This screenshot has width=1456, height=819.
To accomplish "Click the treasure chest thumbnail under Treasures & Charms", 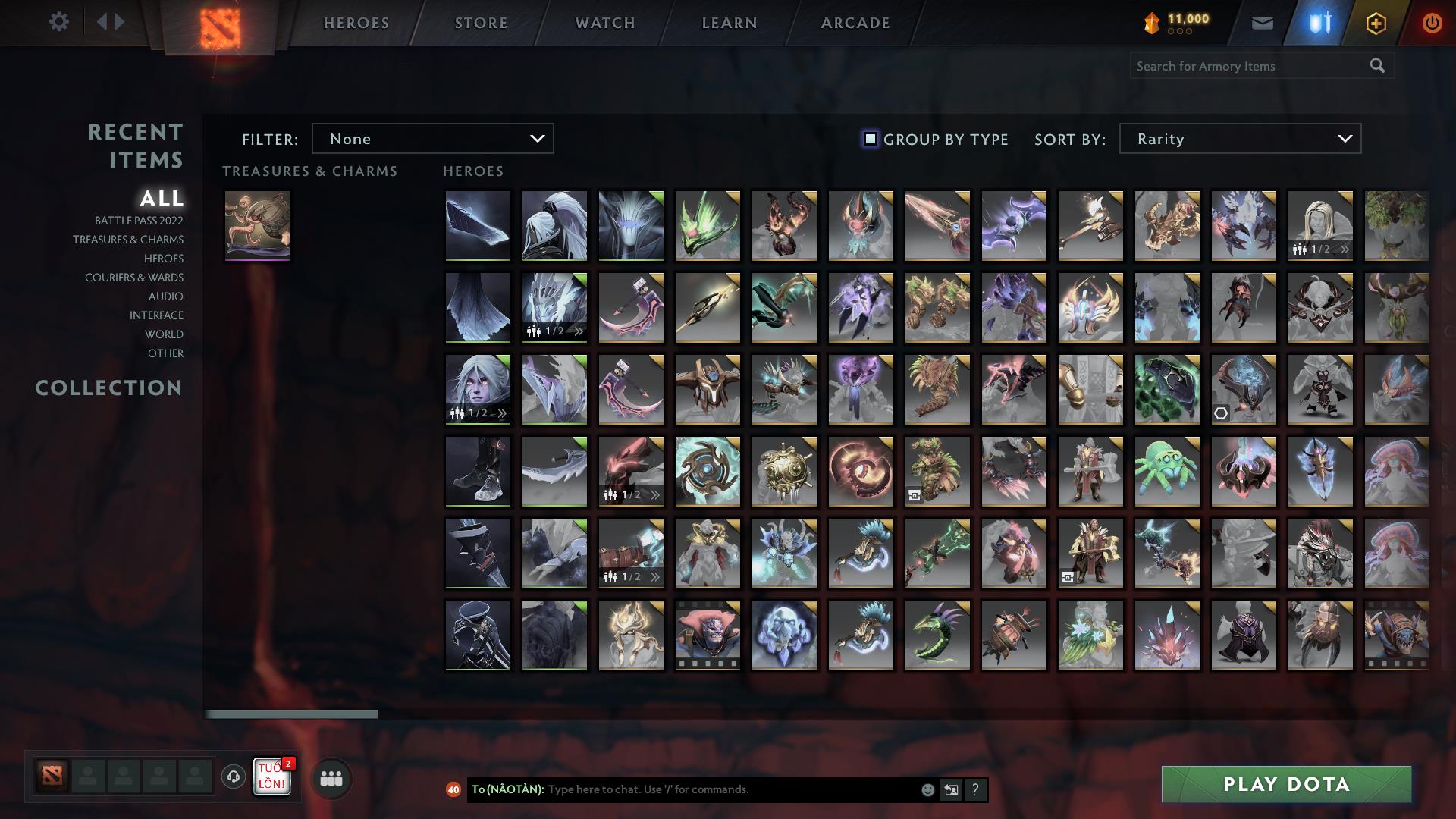I will [x=257, y=225].
